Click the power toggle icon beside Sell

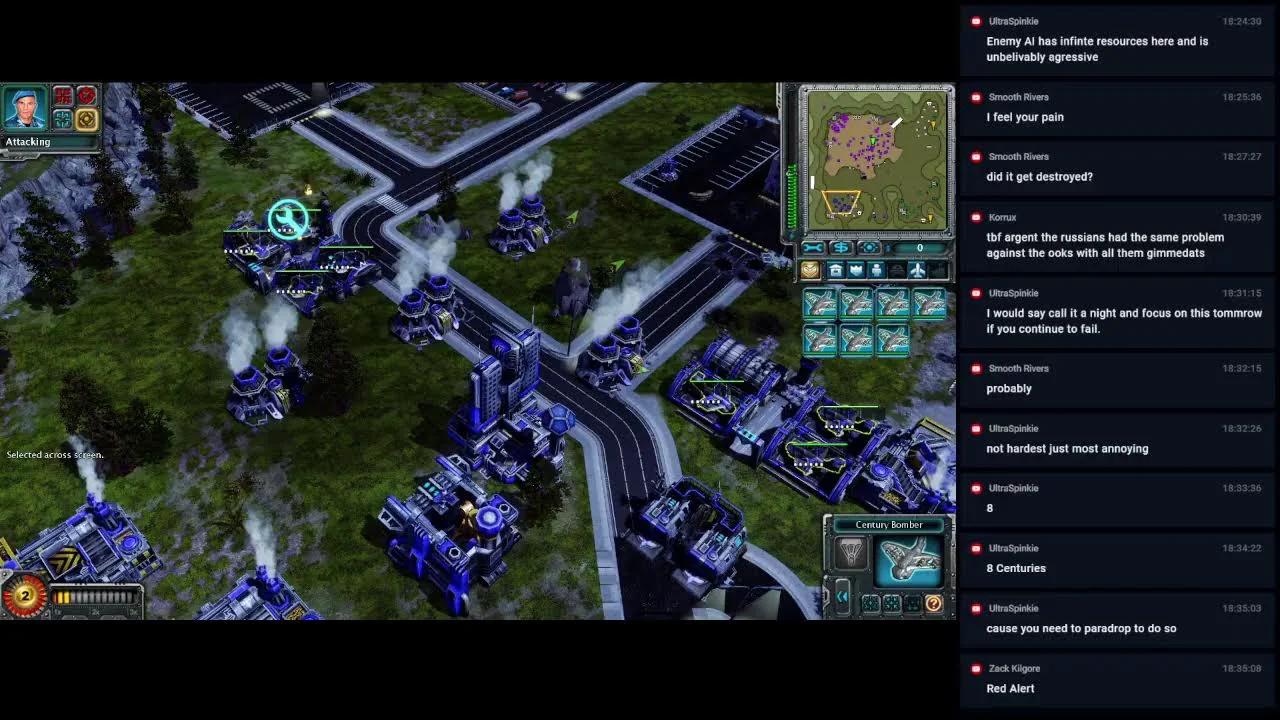[x=869, y=247]
